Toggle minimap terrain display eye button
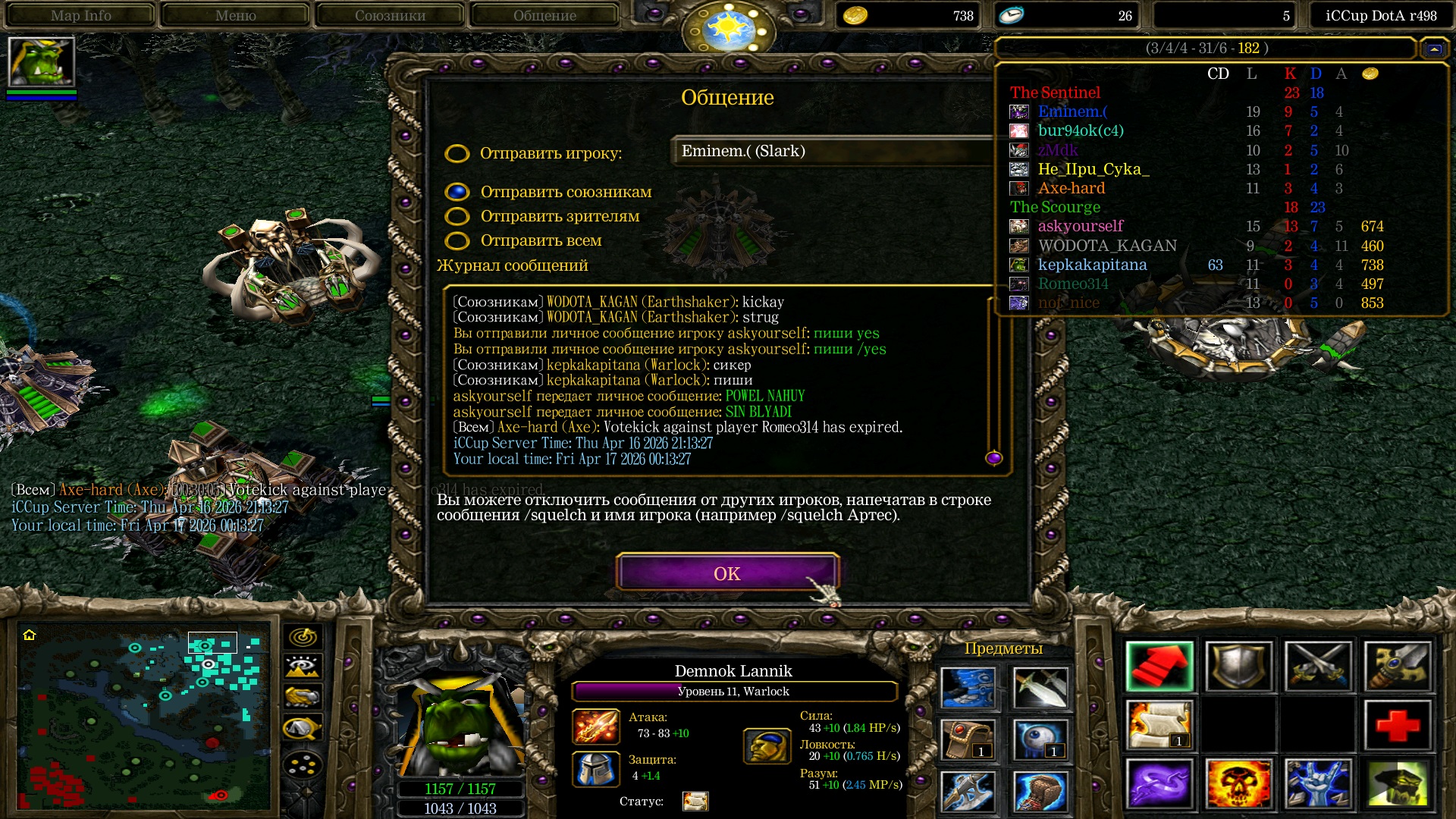 [303, 667]
